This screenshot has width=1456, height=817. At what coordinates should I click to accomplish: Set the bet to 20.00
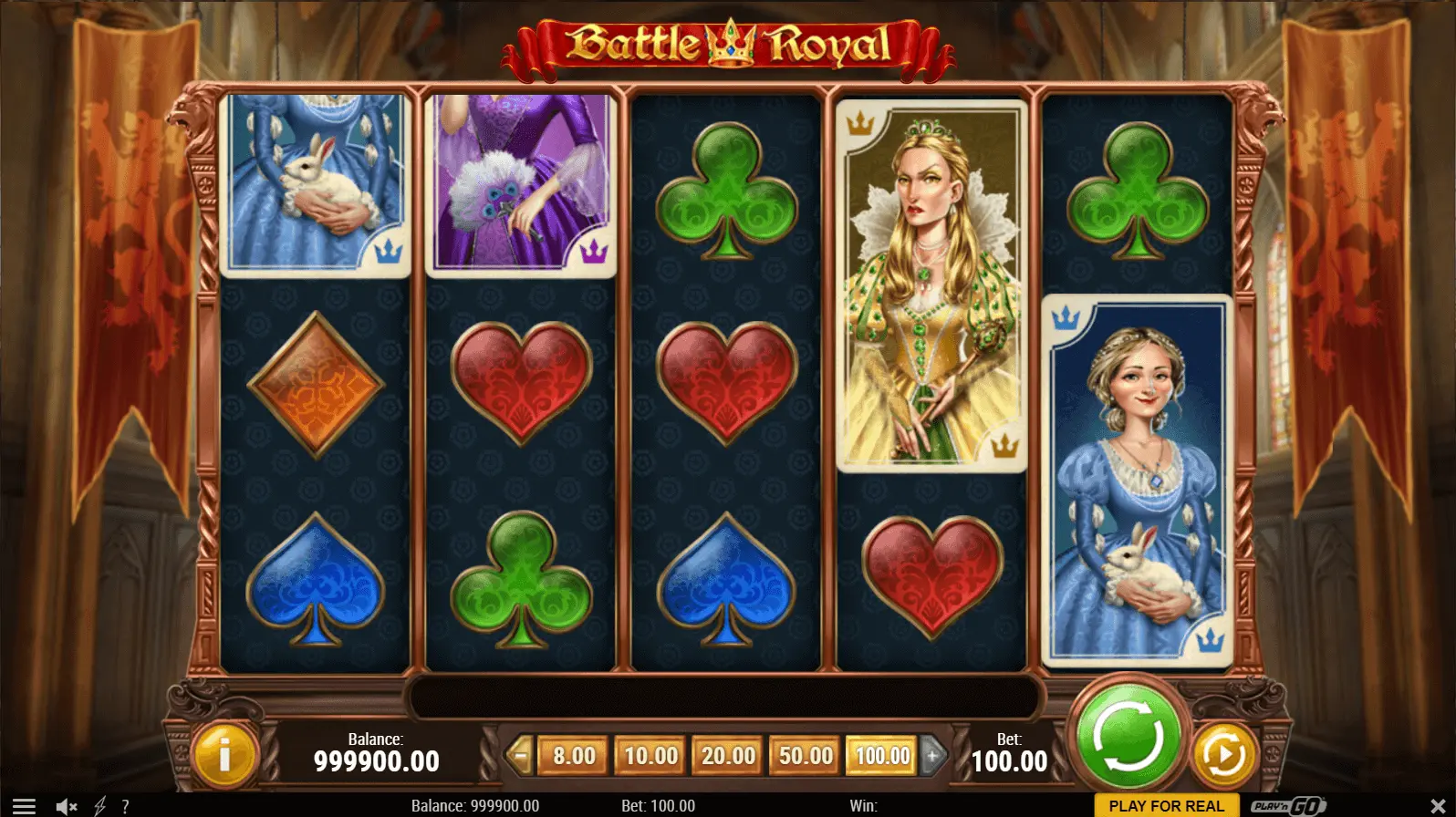point(728,756)
